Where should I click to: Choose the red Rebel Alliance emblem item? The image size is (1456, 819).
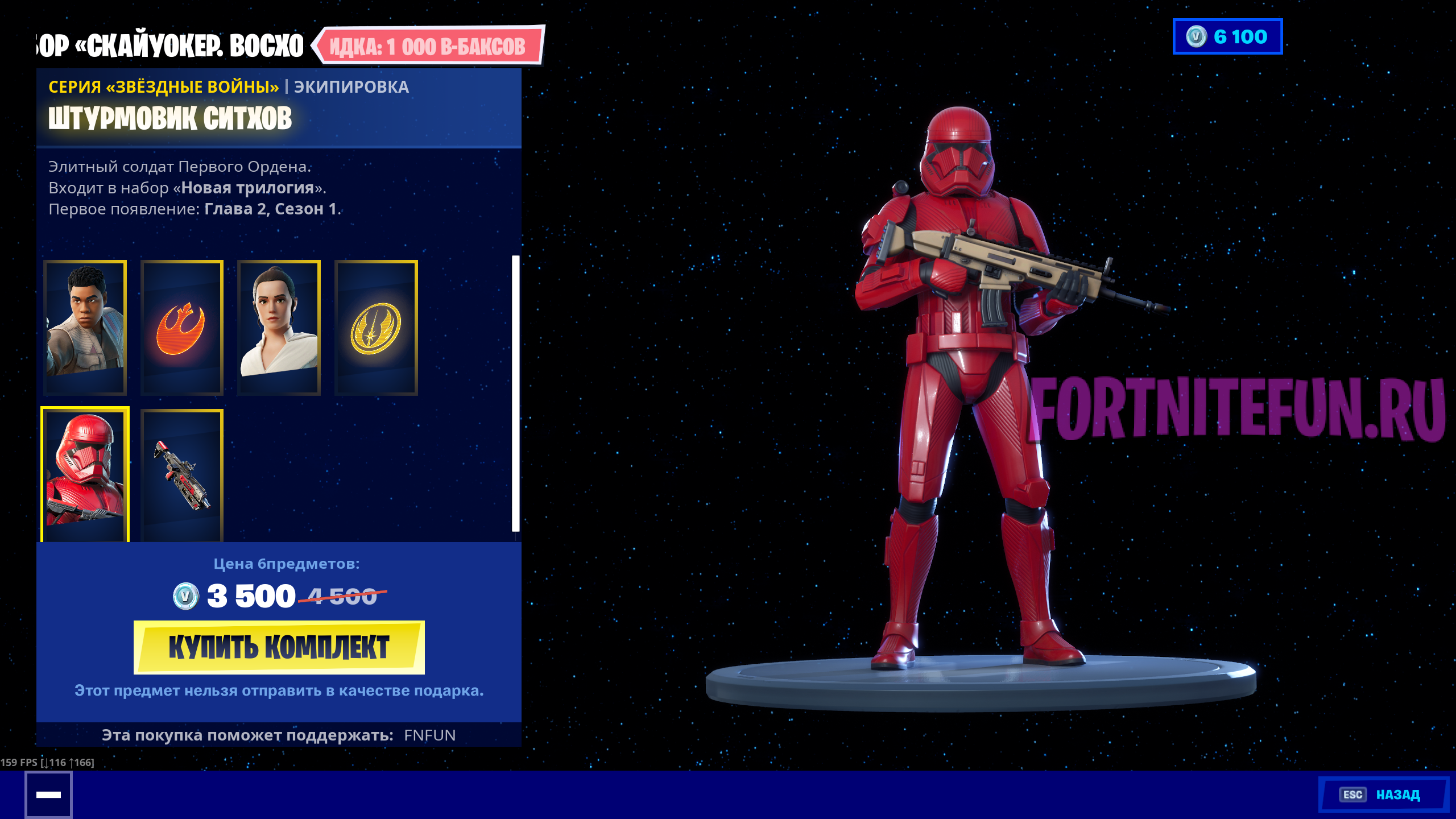coord(182,328)
